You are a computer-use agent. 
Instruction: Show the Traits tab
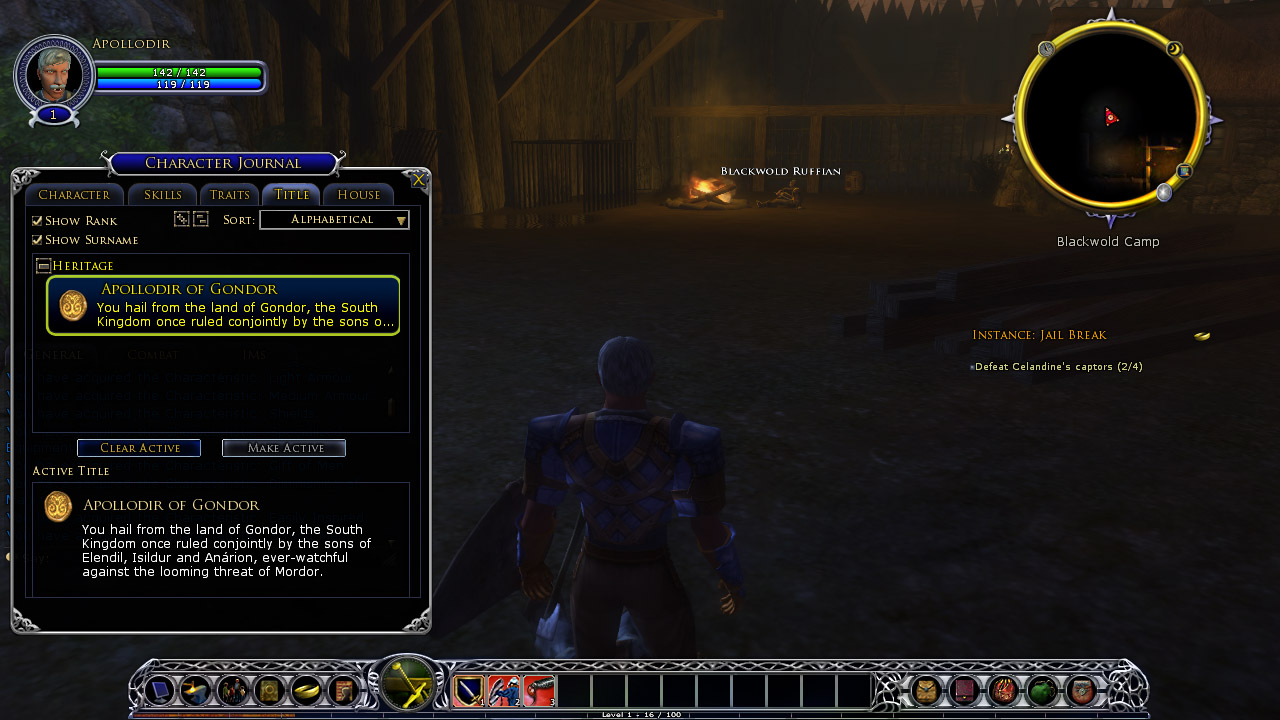point(230,195)
